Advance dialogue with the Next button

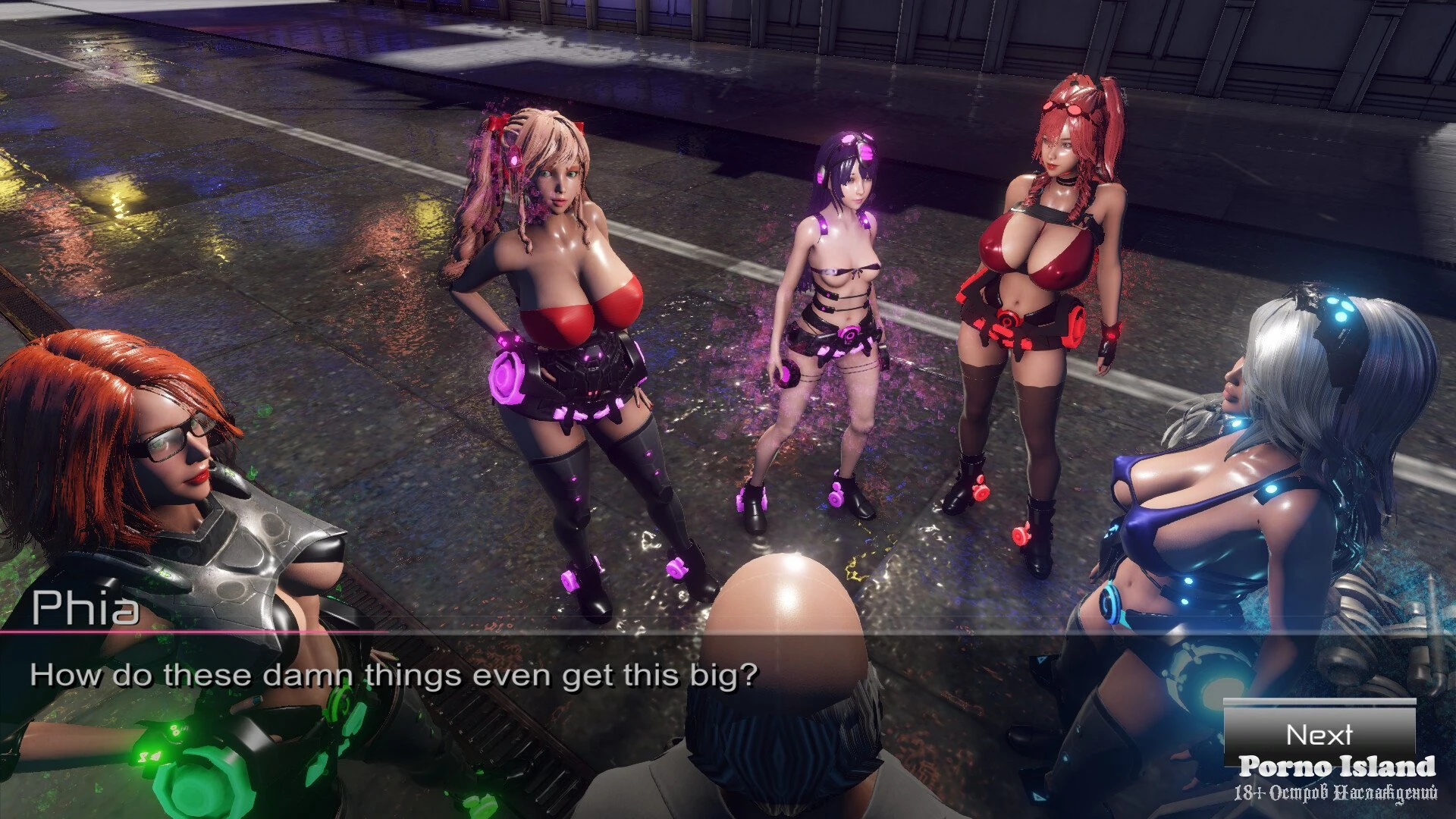pyautogui.click(x=1319, y=733)
